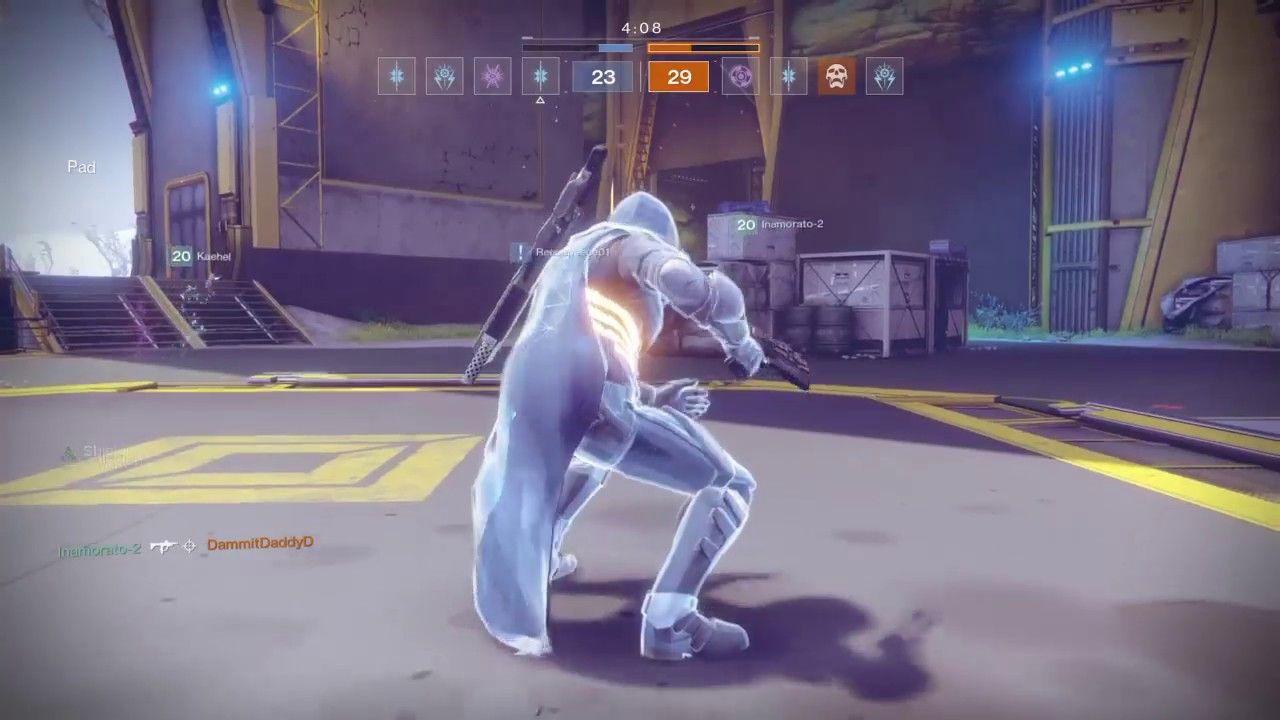The width and height of the screenshot is (1280, 720).
Task: Click the Pad zone label
Action: (81, 167)
